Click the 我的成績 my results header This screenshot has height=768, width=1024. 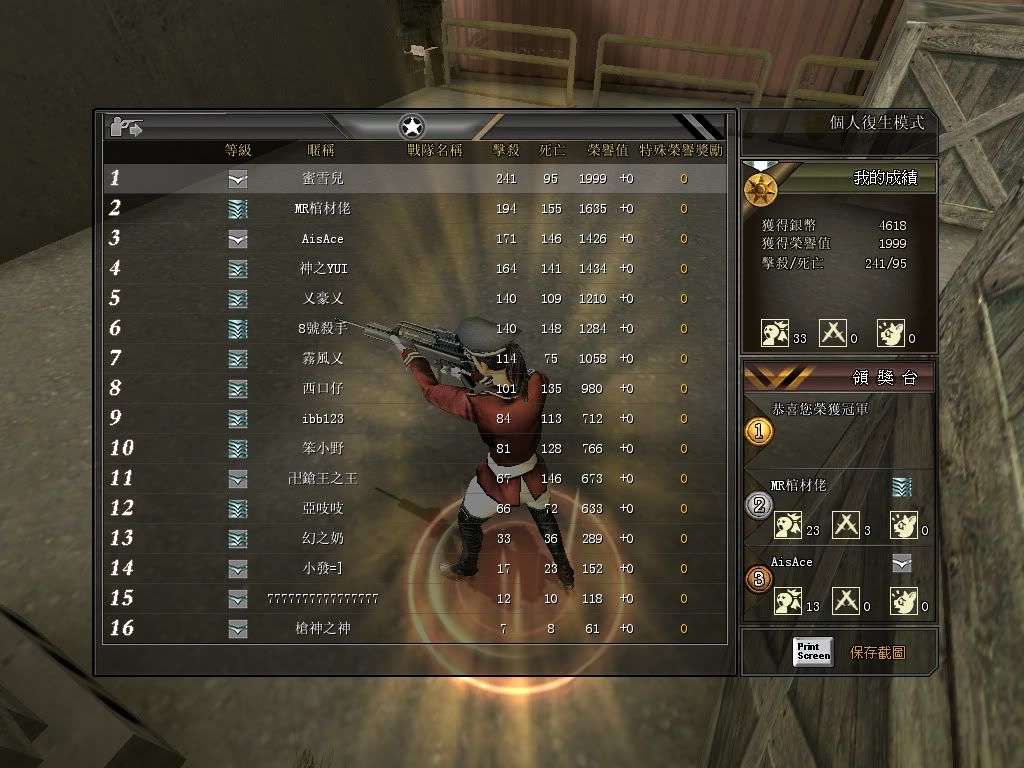(878, 178)
